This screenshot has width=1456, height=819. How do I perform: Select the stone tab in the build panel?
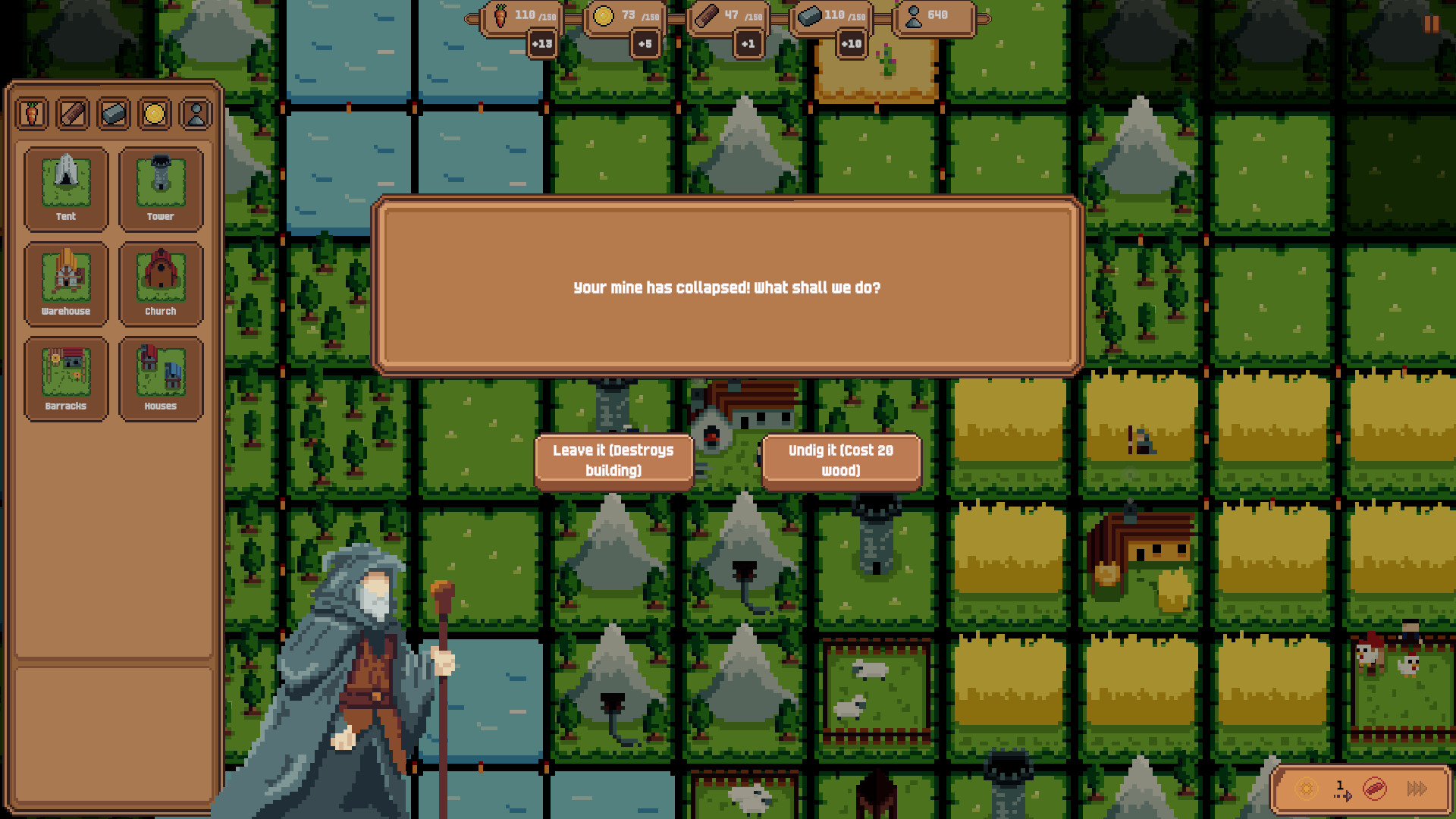114,115
